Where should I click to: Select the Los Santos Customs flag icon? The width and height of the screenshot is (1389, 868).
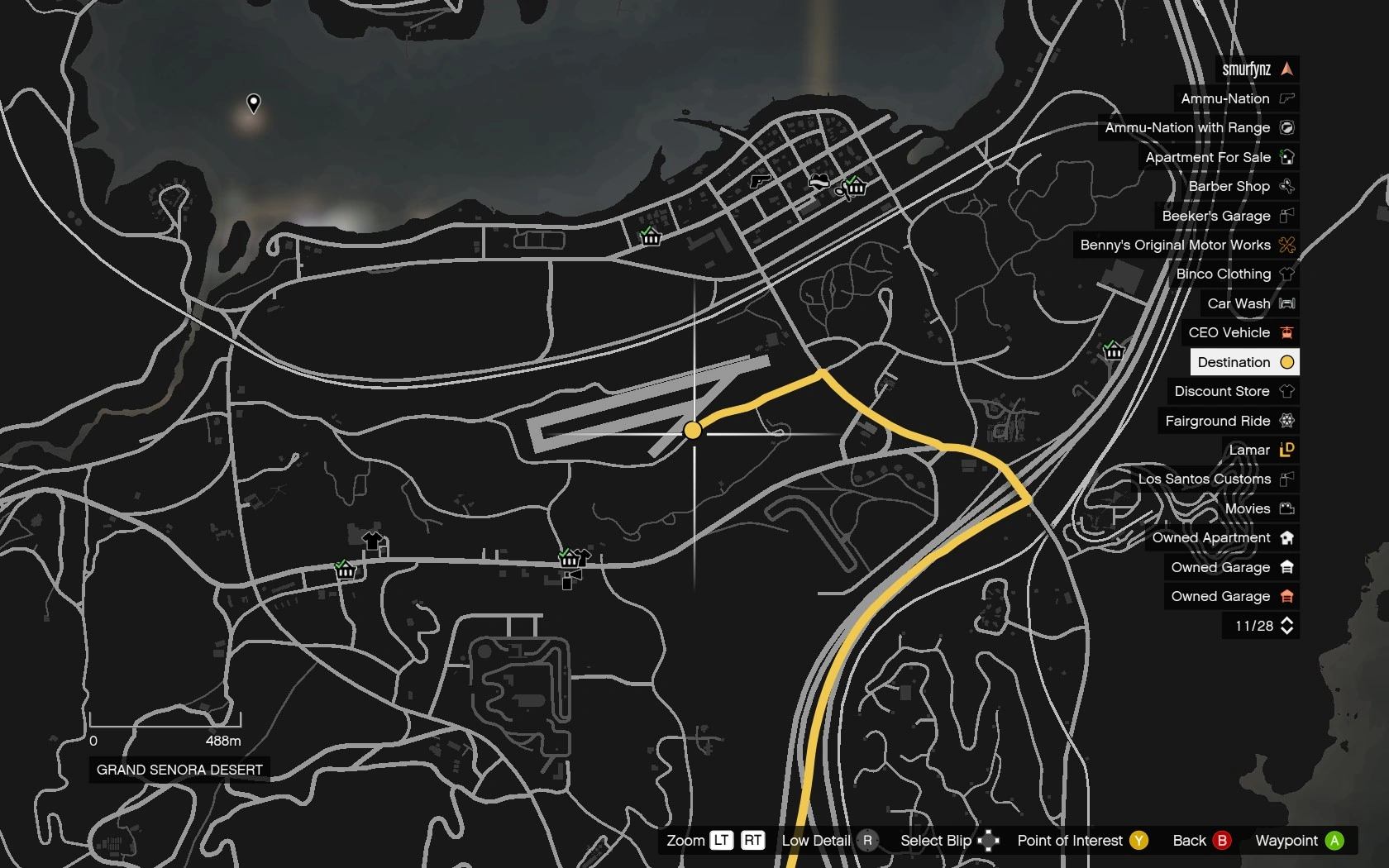(1286, 479)
